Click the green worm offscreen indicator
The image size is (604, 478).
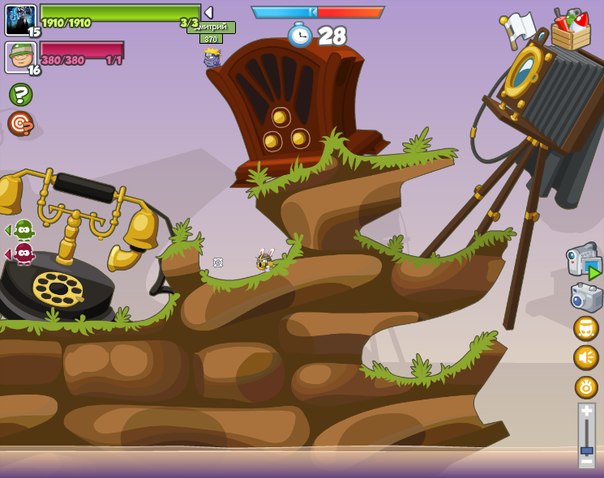point(21,230)
